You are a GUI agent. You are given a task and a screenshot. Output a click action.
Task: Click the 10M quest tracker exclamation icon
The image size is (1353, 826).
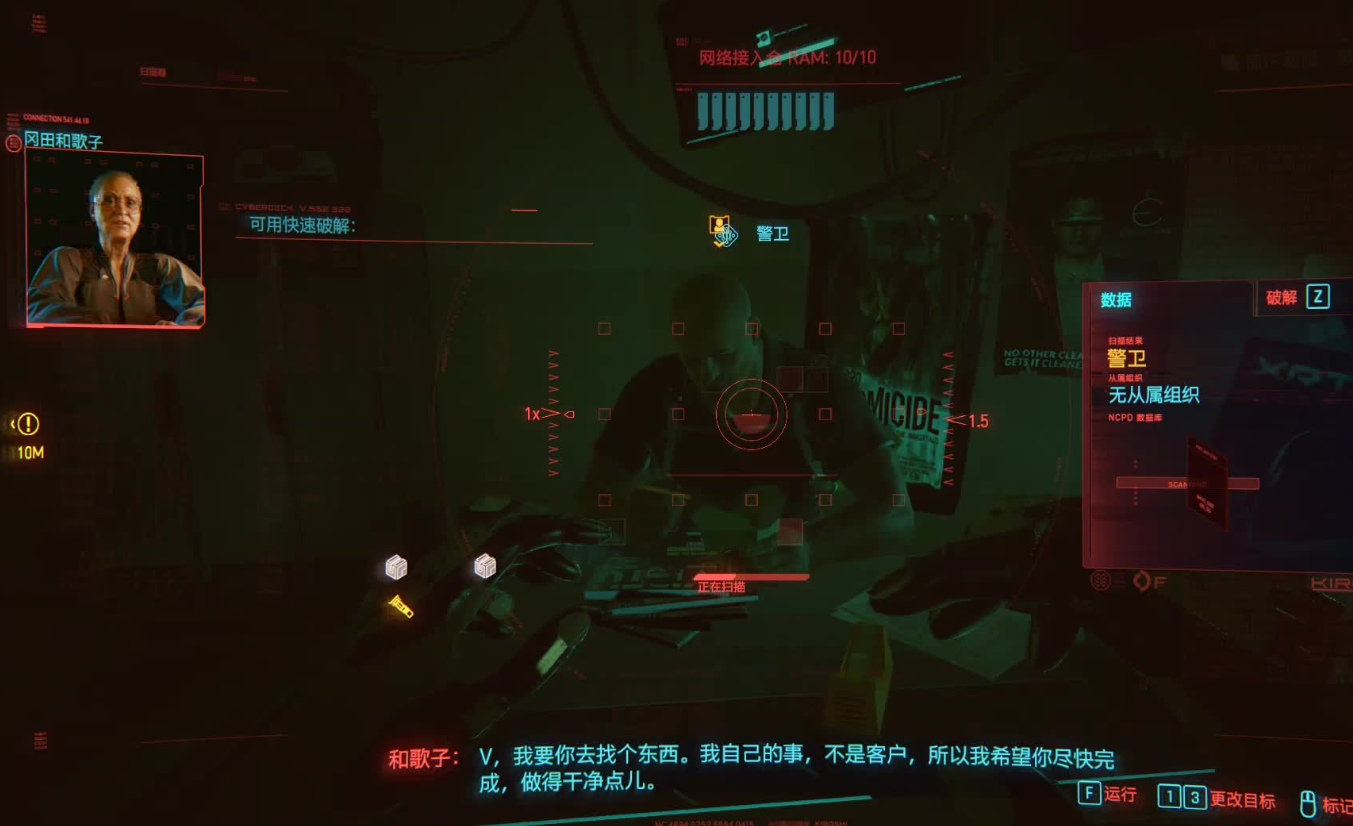click(26, 424)
